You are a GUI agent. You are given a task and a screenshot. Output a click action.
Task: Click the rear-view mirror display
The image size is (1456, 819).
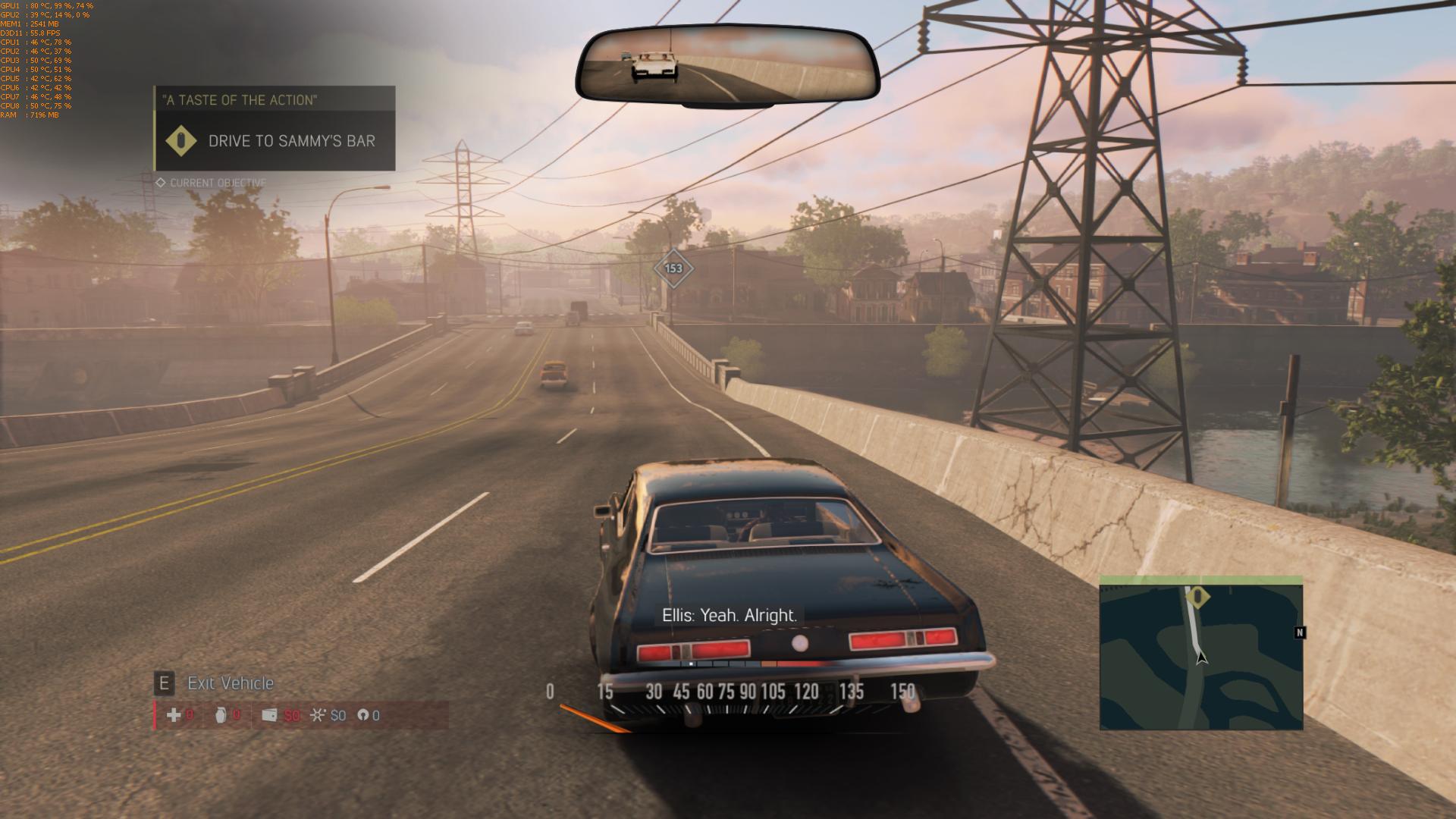coord(727,66)
